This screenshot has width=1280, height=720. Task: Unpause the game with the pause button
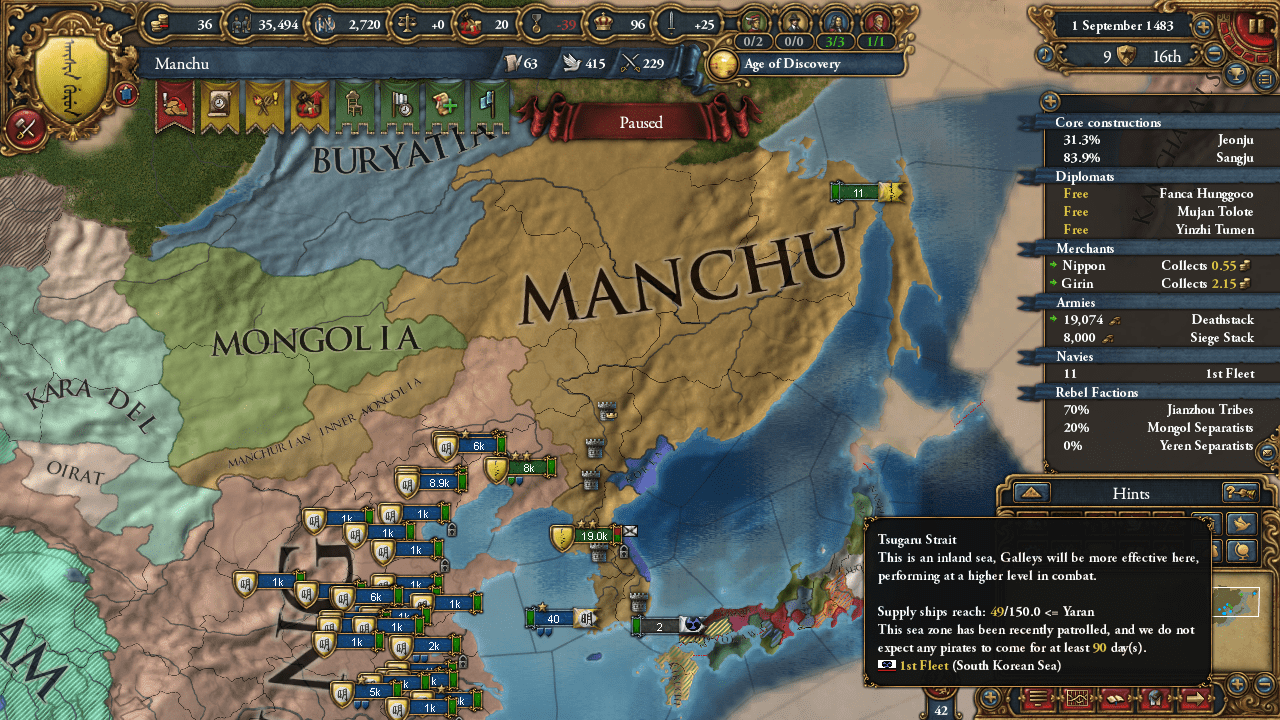coord(1256,26)
